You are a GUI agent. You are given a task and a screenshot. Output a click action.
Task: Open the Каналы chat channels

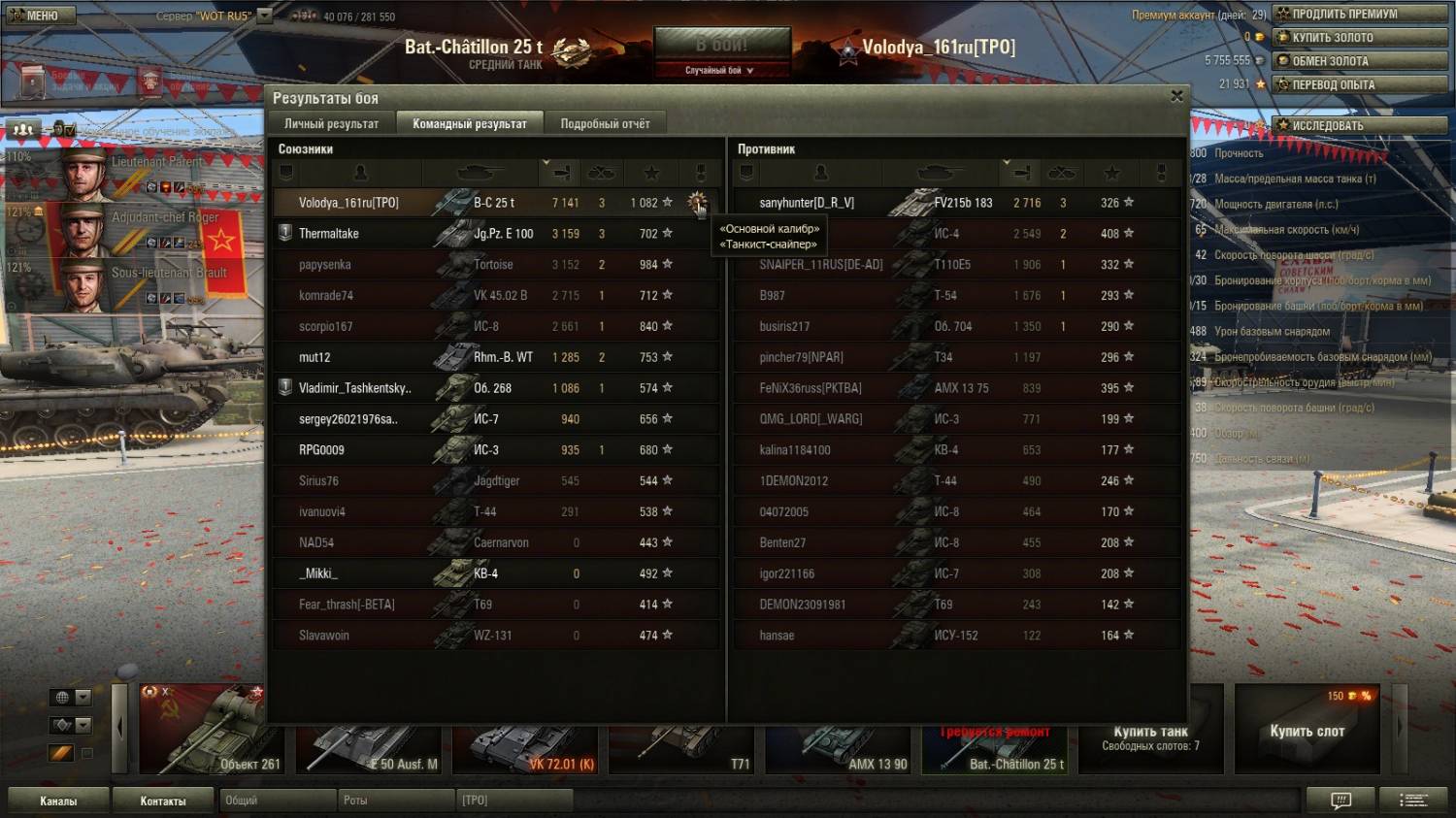(x=58, y=801)
